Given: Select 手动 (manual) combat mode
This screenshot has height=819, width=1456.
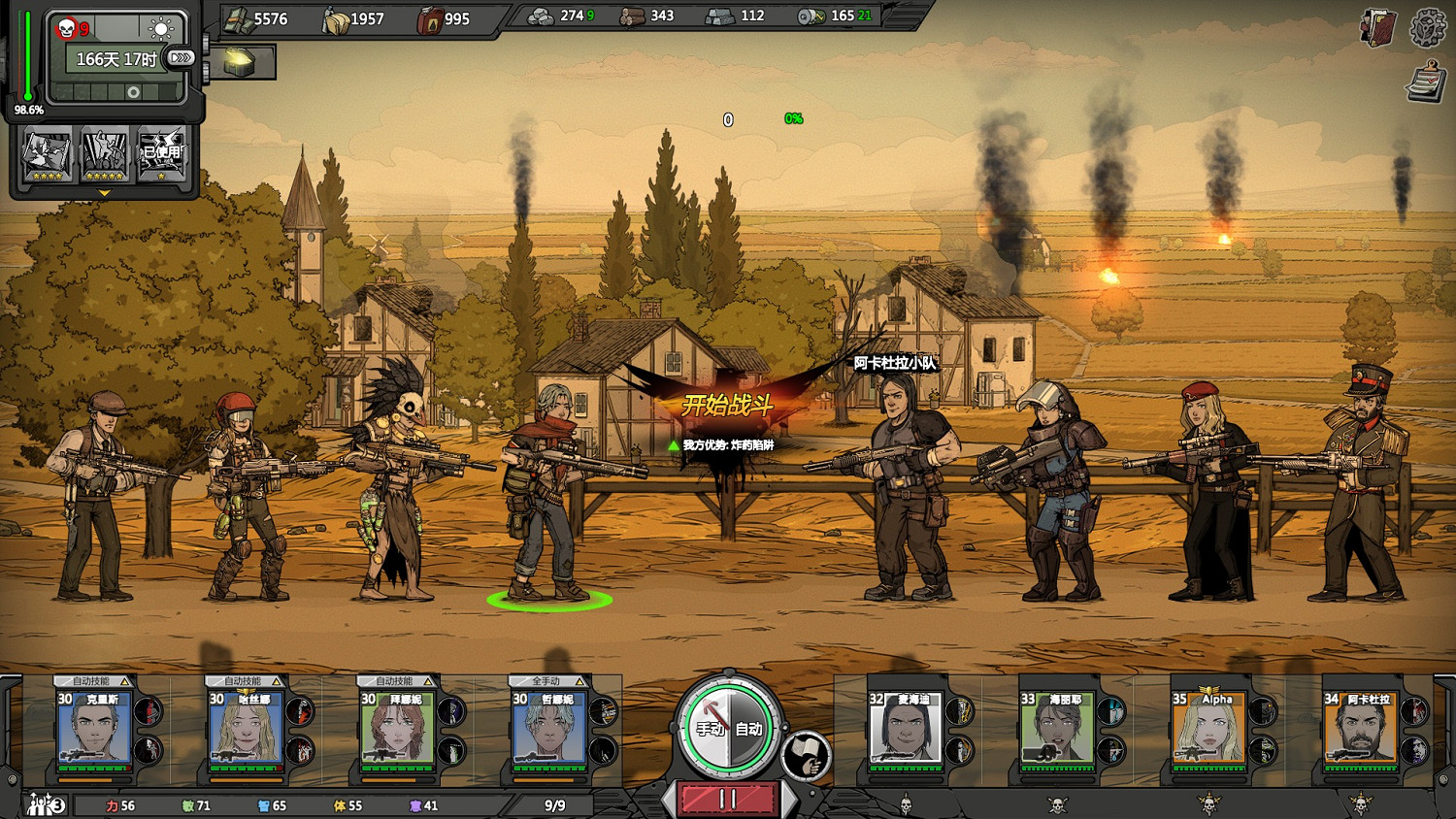Looking at the screenshot, I should tap(709, 729).
